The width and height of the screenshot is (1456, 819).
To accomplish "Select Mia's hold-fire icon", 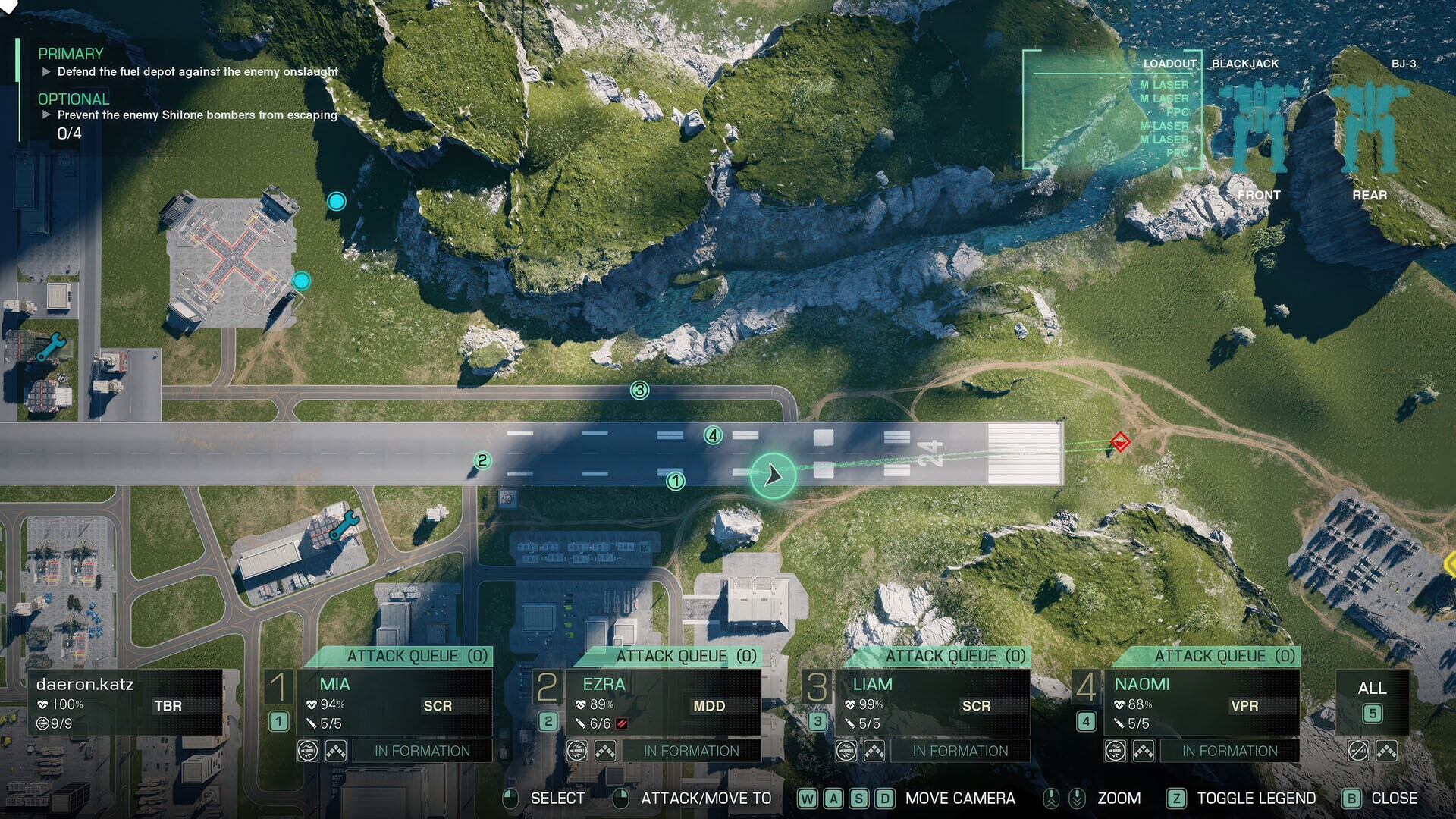I will (x=307, y=751).
